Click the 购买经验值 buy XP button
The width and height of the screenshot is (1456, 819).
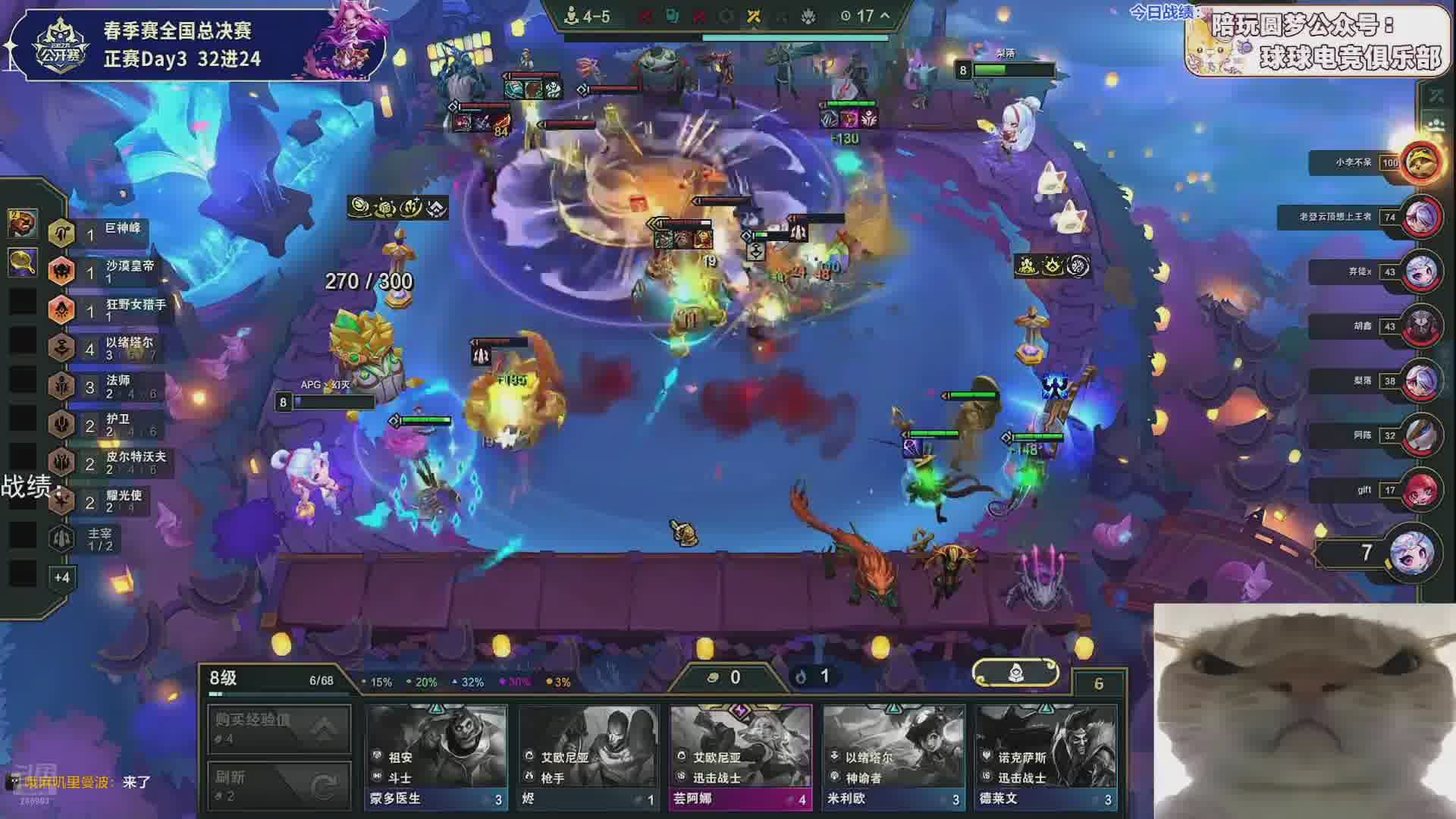point(279,728)
